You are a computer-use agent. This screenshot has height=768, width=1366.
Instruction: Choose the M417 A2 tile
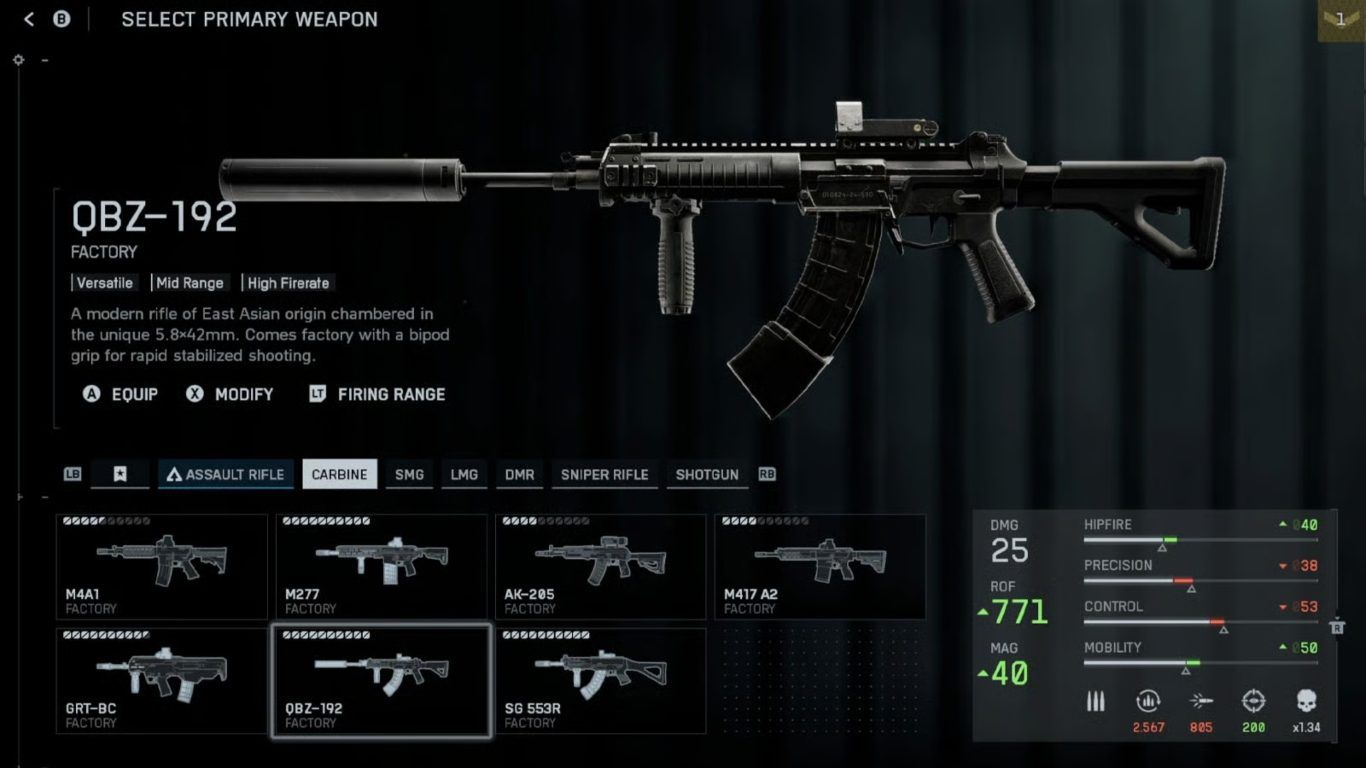tap(819, 566)
